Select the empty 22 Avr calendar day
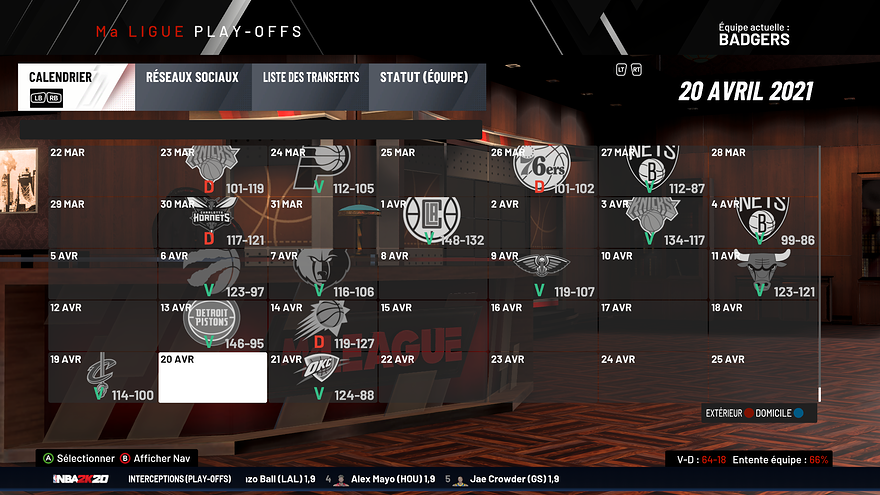The height and width of the screenshot is (495, 880). tap(432, 377)
